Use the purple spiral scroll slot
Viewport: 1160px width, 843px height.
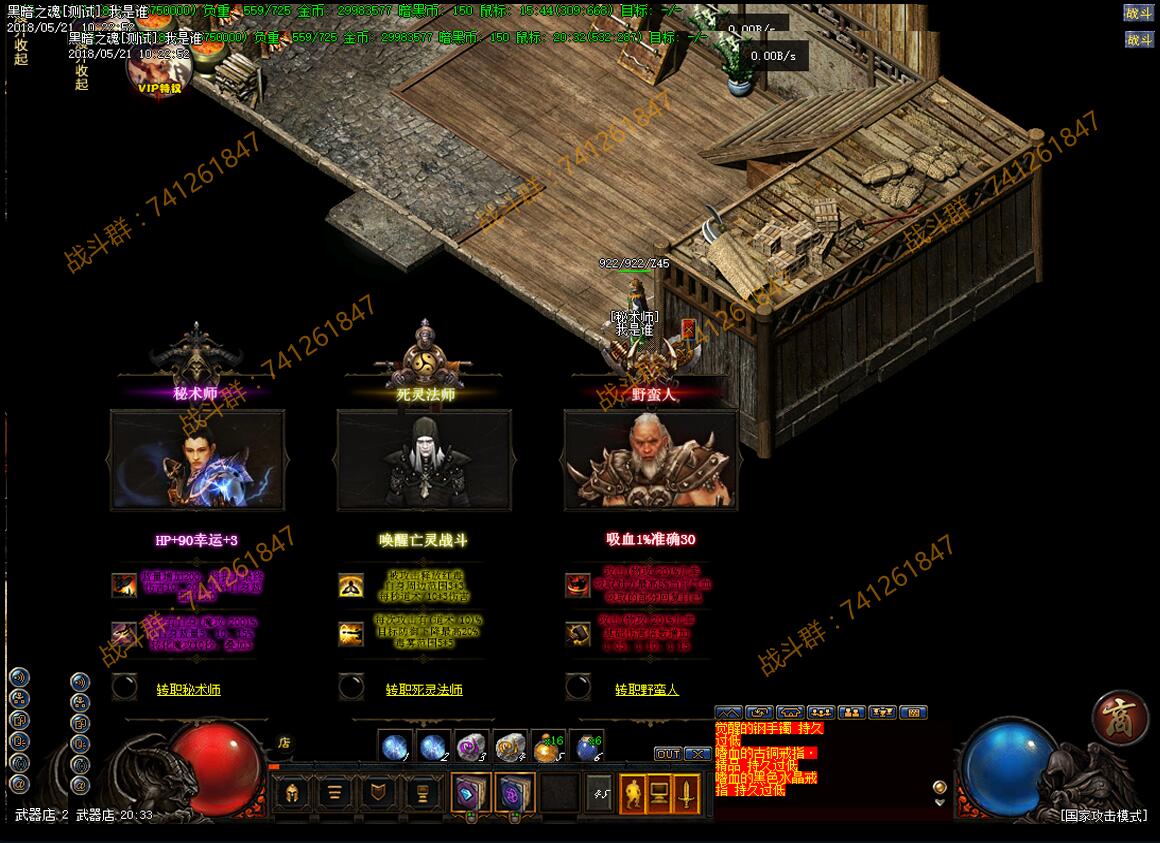470,746
